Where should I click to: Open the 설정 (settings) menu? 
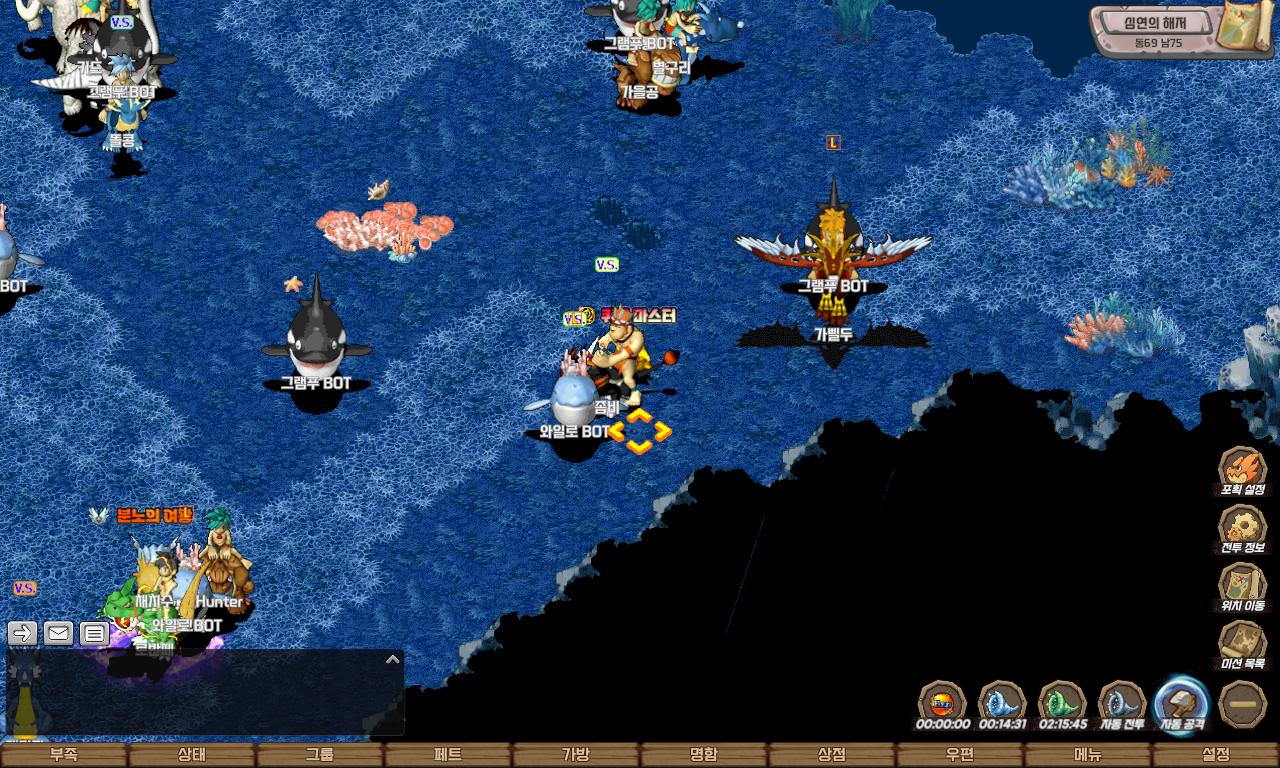coord(1216,755)
